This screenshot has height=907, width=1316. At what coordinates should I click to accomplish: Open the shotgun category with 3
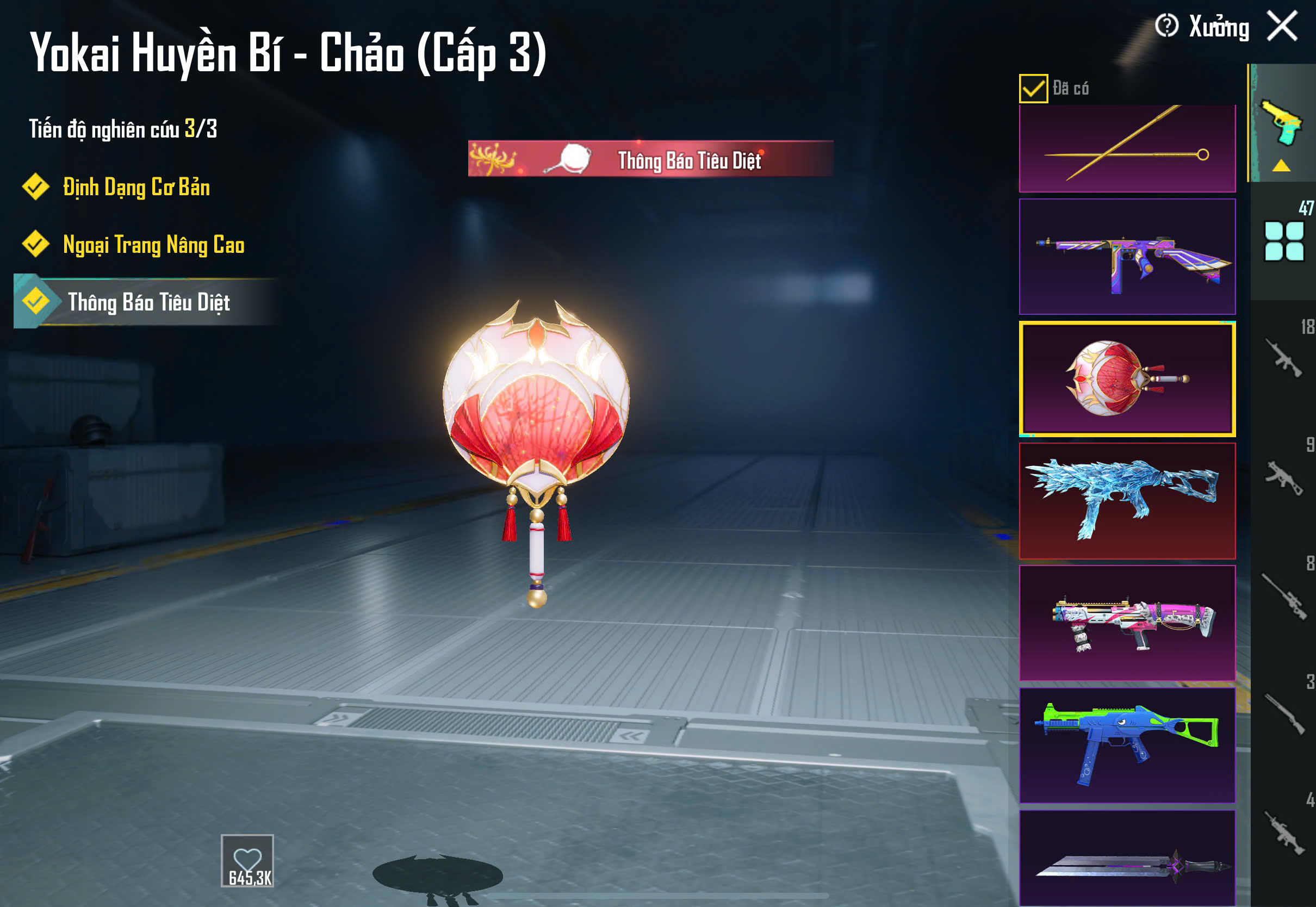click(x=1283, y=714)
